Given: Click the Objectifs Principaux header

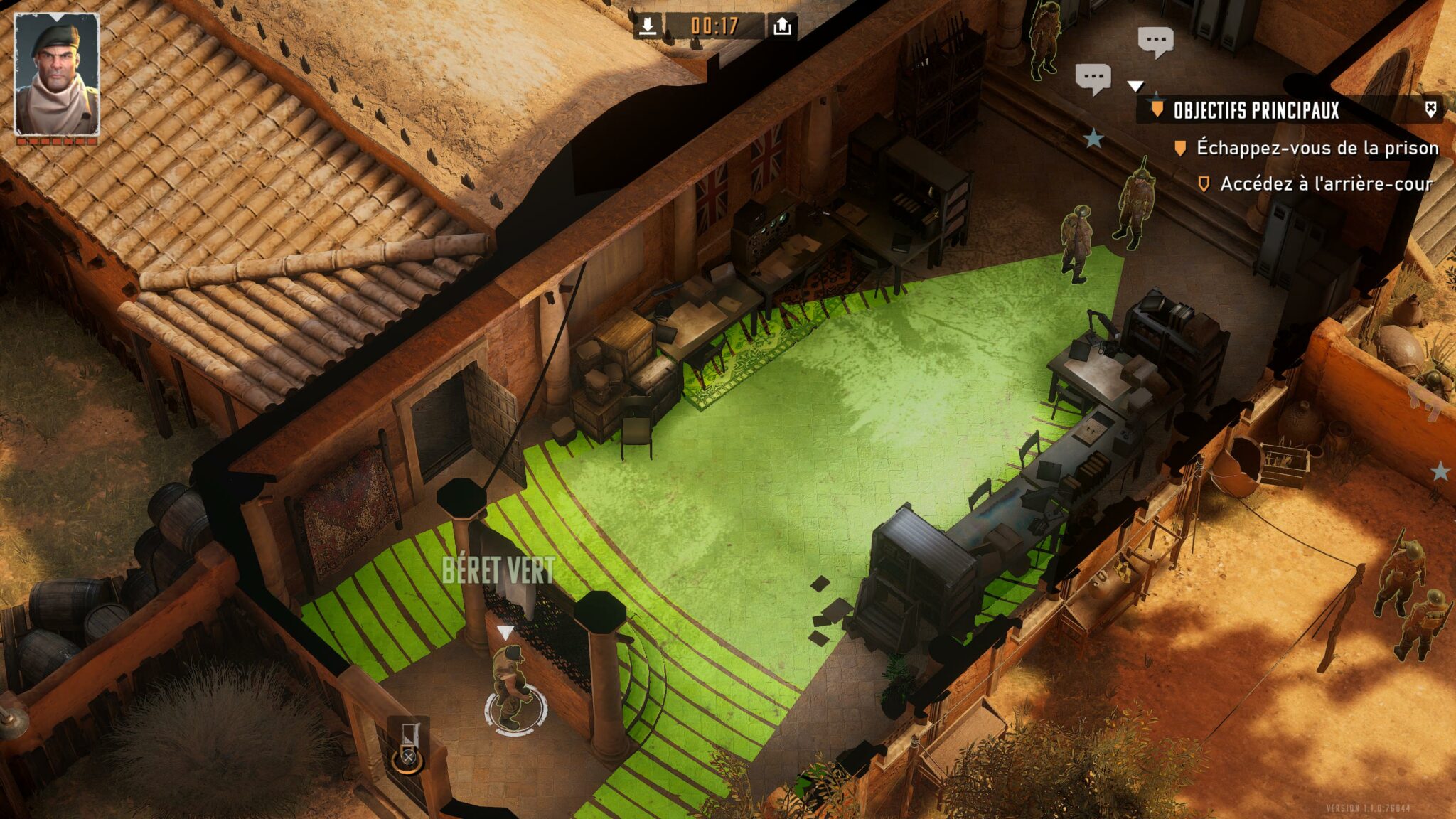Looking at the screenshot, I should coord(1256,110).
